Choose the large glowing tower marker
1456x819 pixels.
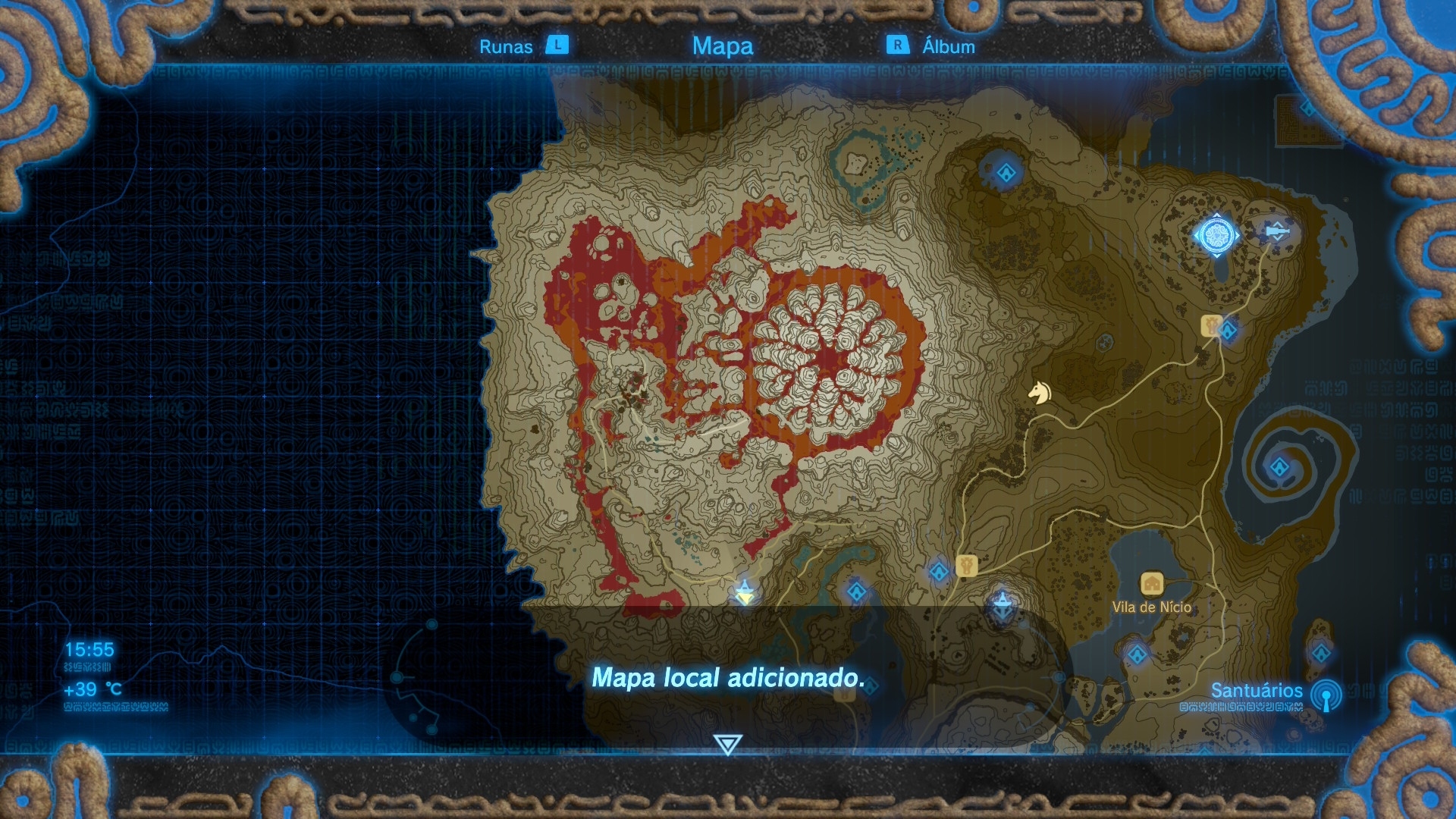tap(1216, 236)
